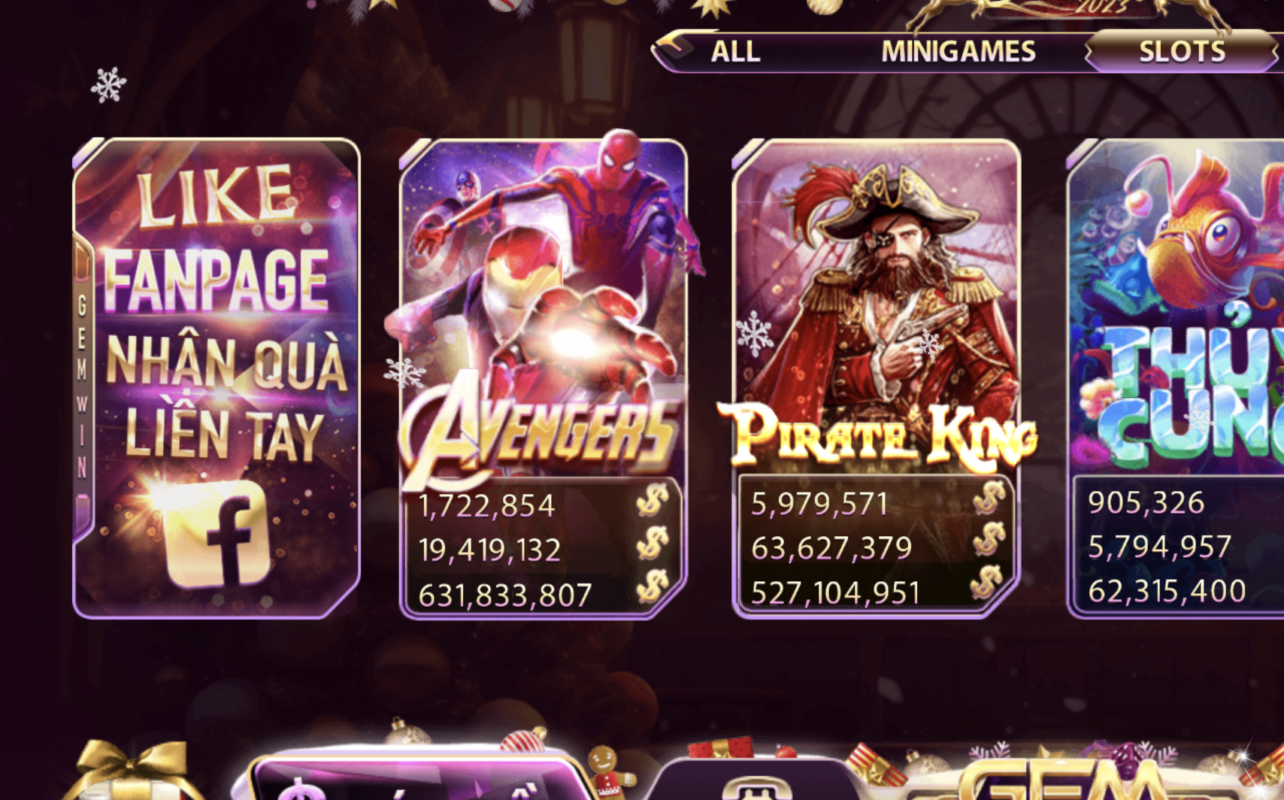Screen dimensions: 1284x800
Task: Switch to the ALL tab
Action: (735, 51)
